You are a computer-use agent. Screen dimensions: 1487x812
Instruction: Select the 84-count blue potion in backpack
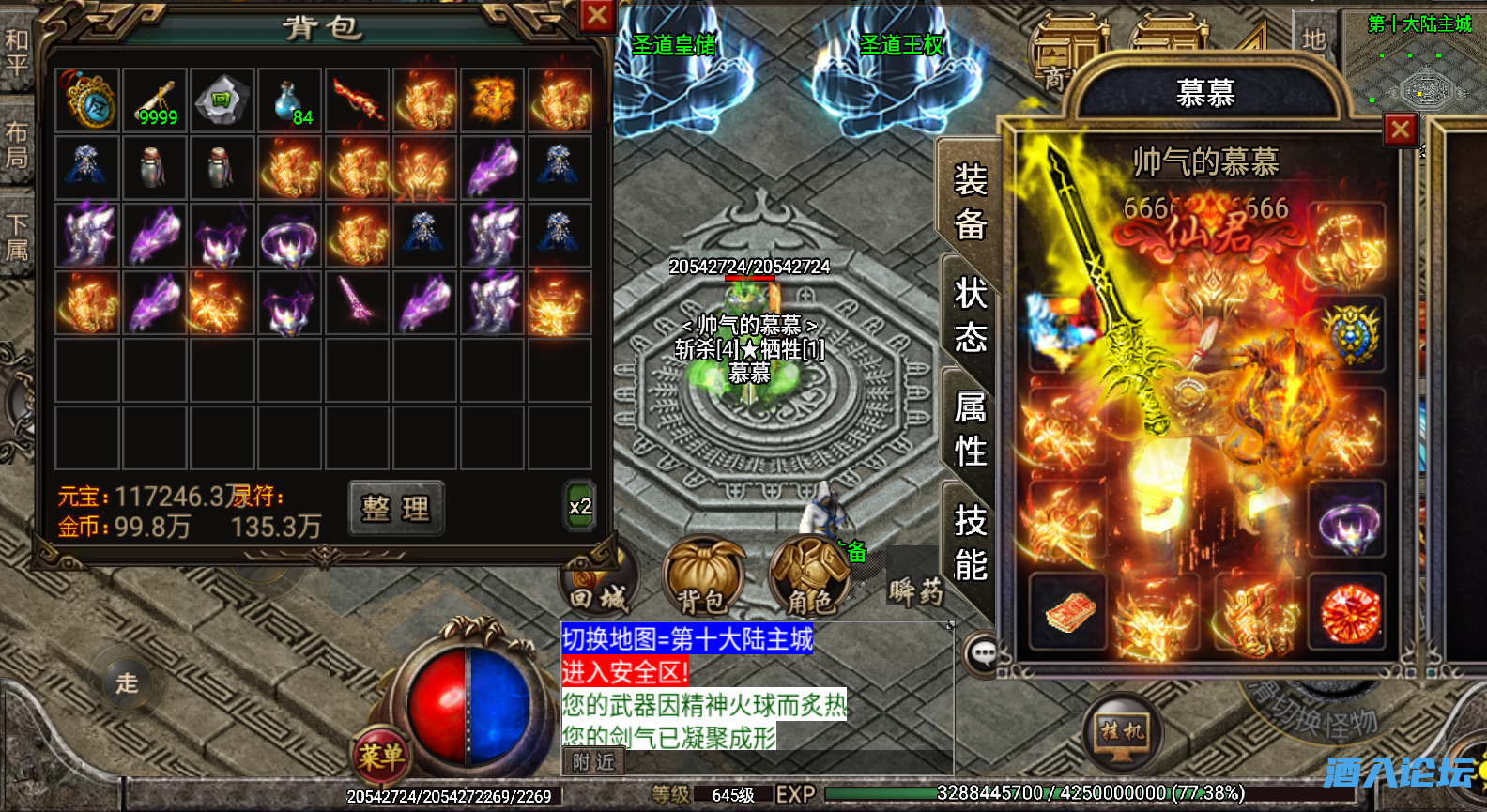[289, 100]
